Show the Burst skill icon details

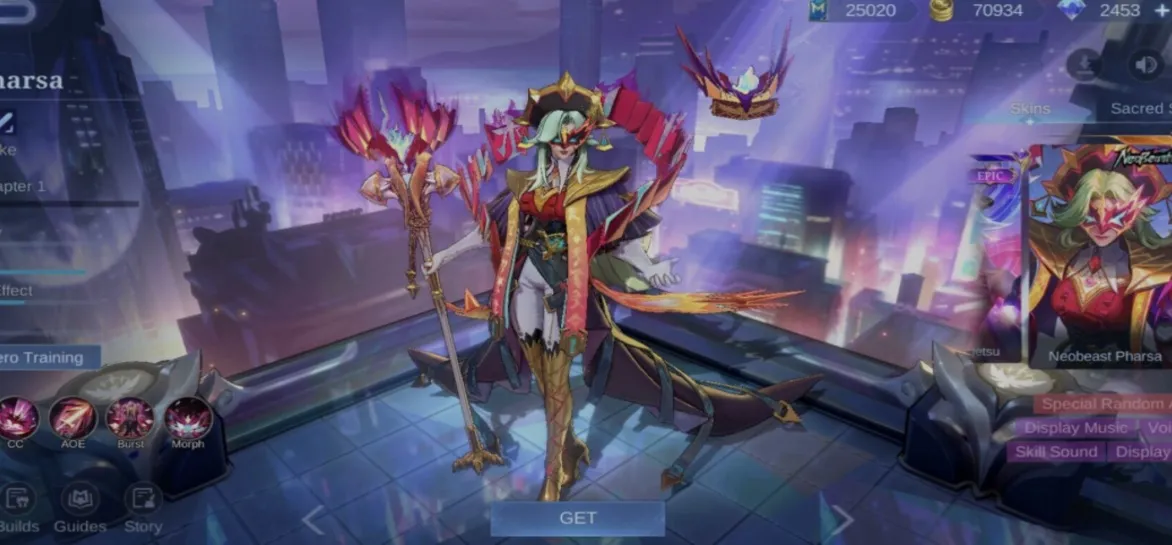[130, 419]
